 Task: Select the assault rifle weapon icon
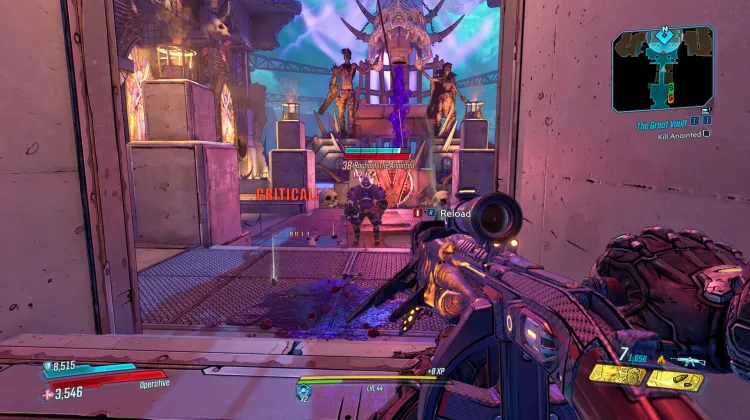688,361
